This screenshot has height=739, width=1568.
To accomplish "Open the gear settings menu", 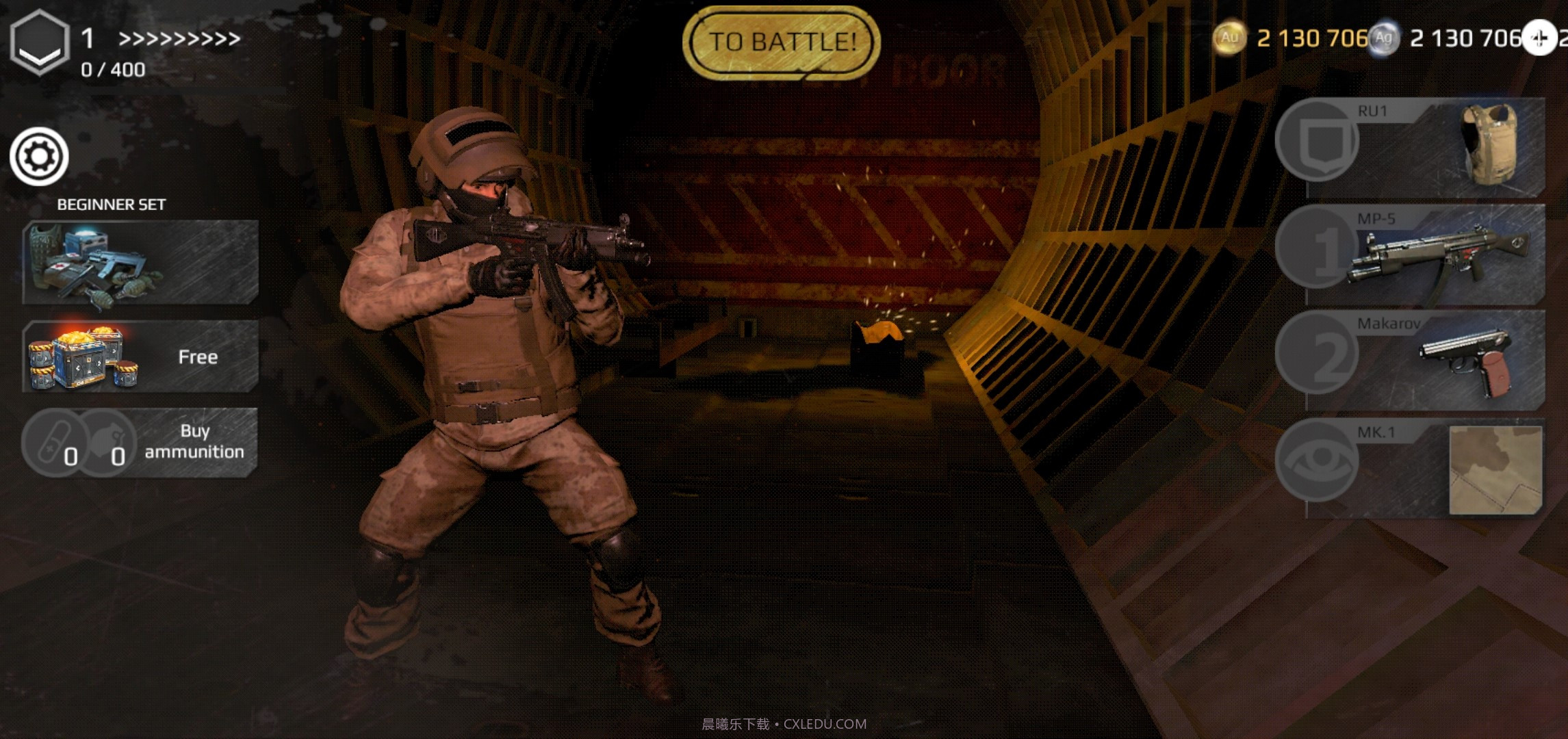I will pyautogui.click(x=39, y=157).
